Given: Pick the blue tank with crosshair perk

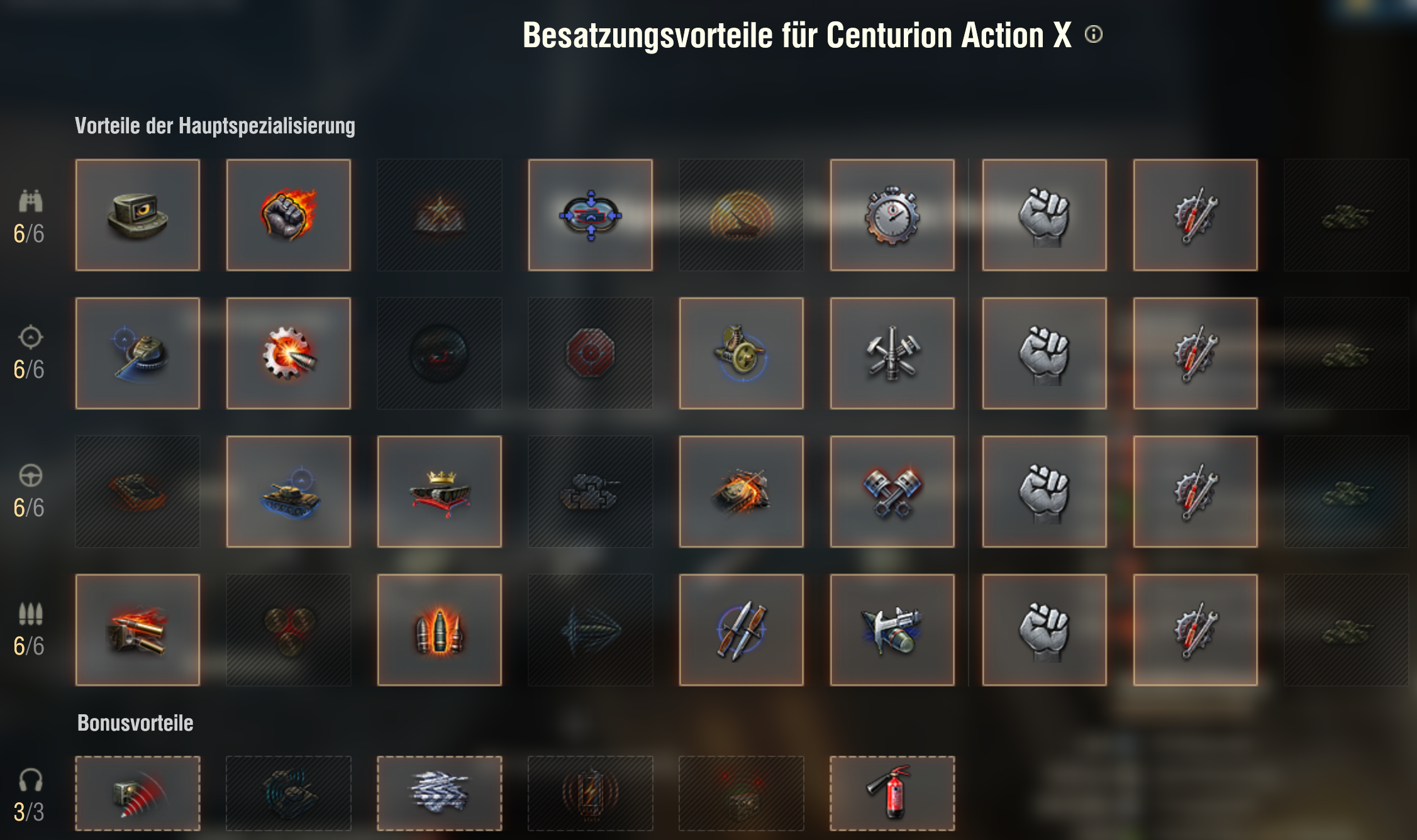Looking at the screenshot, I should 289,492.
